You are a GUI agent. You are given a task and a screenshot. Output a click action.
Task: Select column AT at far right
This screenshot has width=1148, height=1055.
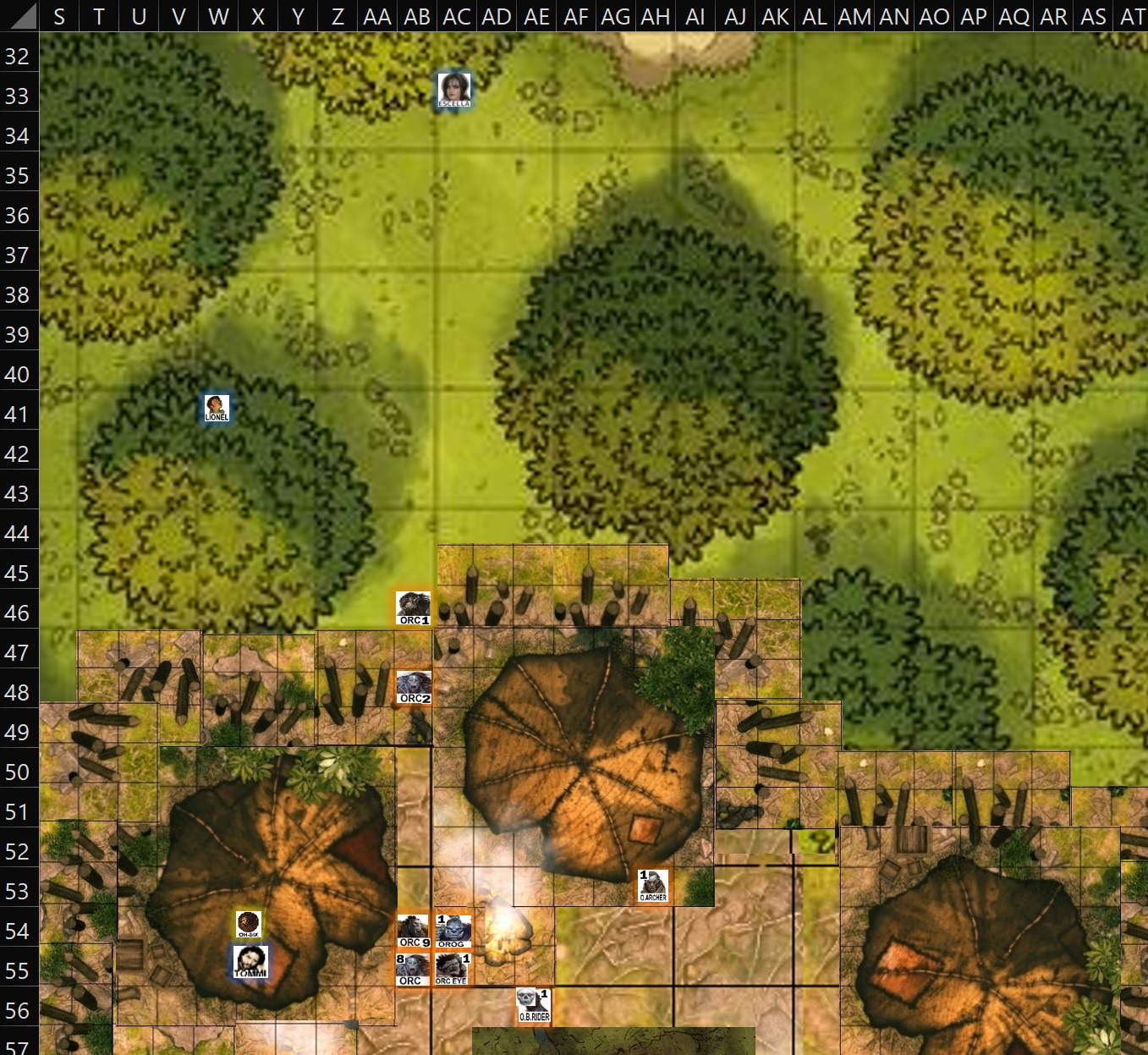[x=1130, y=15]
